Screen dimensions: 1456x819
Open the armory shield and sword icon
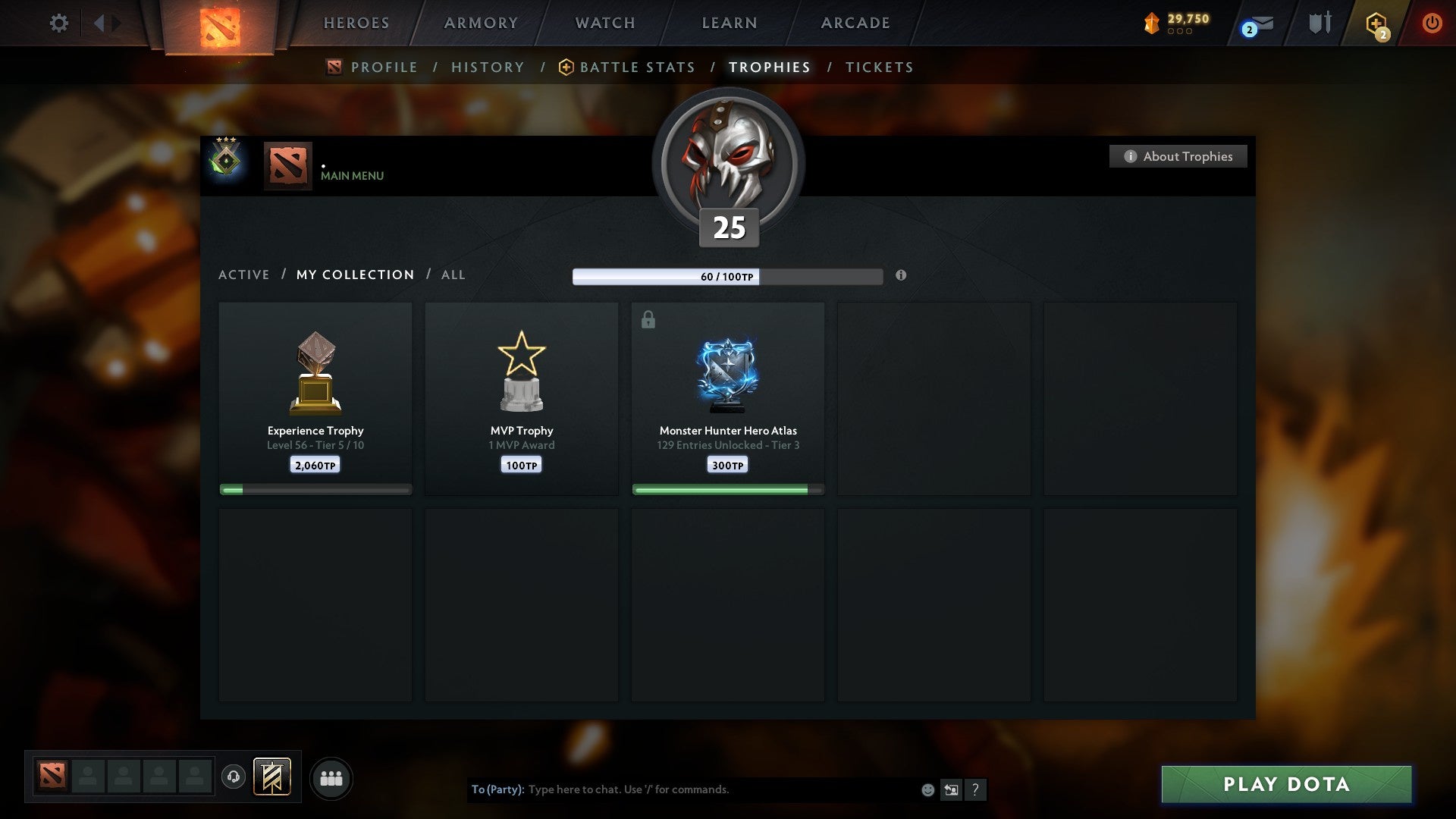coord(1319,23)
